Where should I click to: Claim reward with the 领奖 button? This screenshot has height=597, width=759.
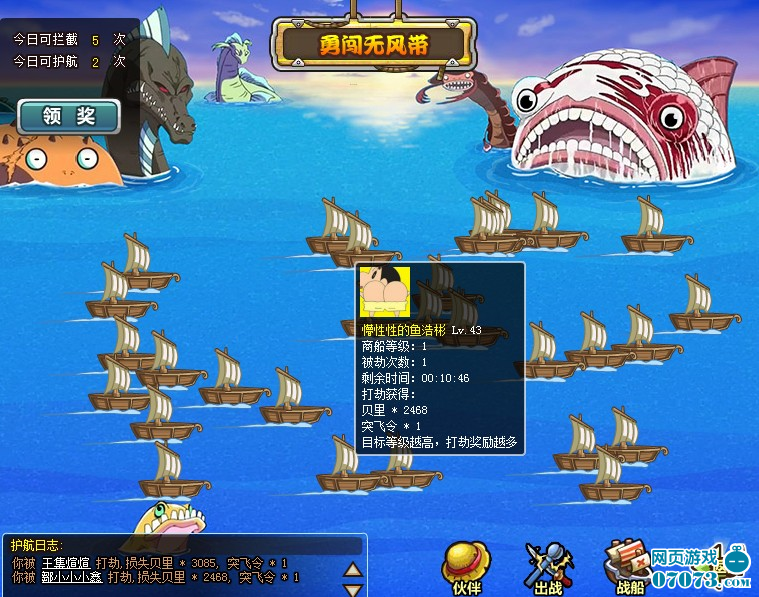click(x=68, y=116)
